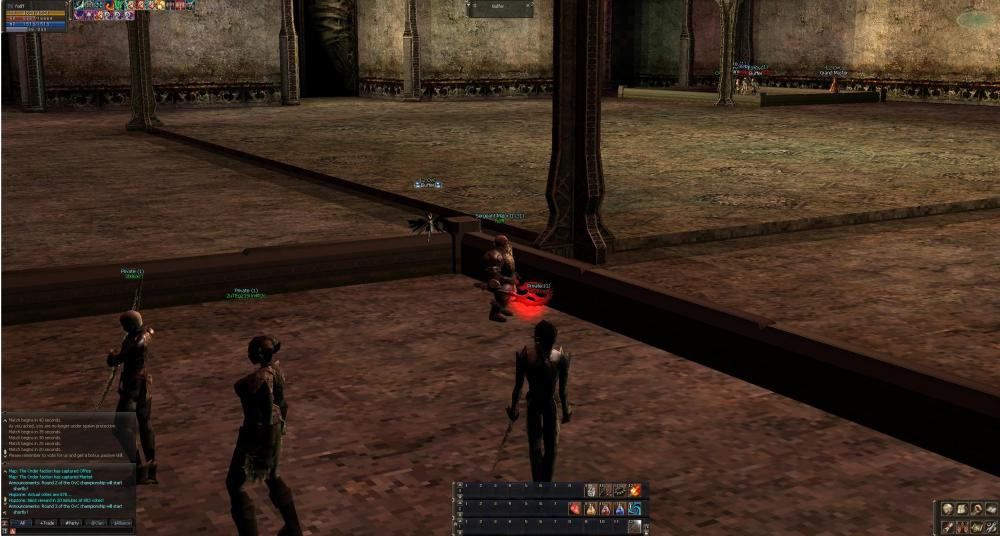Select the #Party chat tab
The height and width of the screenshot is (536, 1000).
coord(72,522)
